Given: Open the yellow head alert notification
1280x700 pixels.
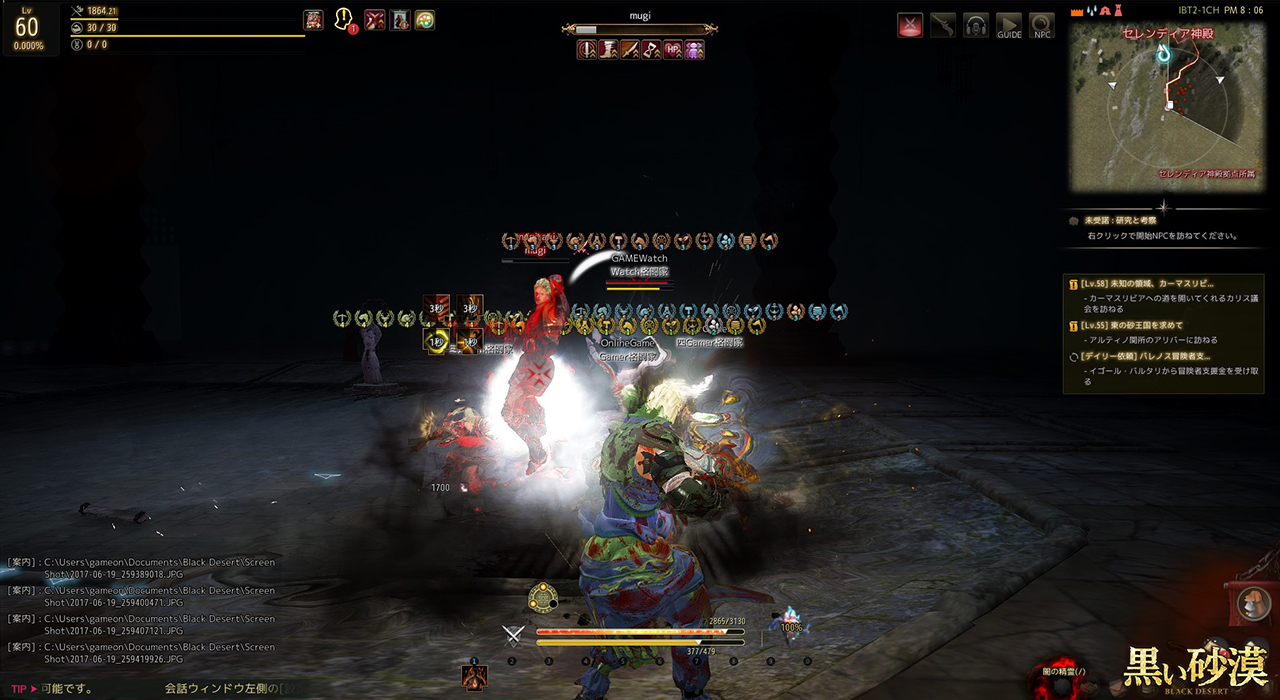Looking at the screenshot, I should coord(345,19).
